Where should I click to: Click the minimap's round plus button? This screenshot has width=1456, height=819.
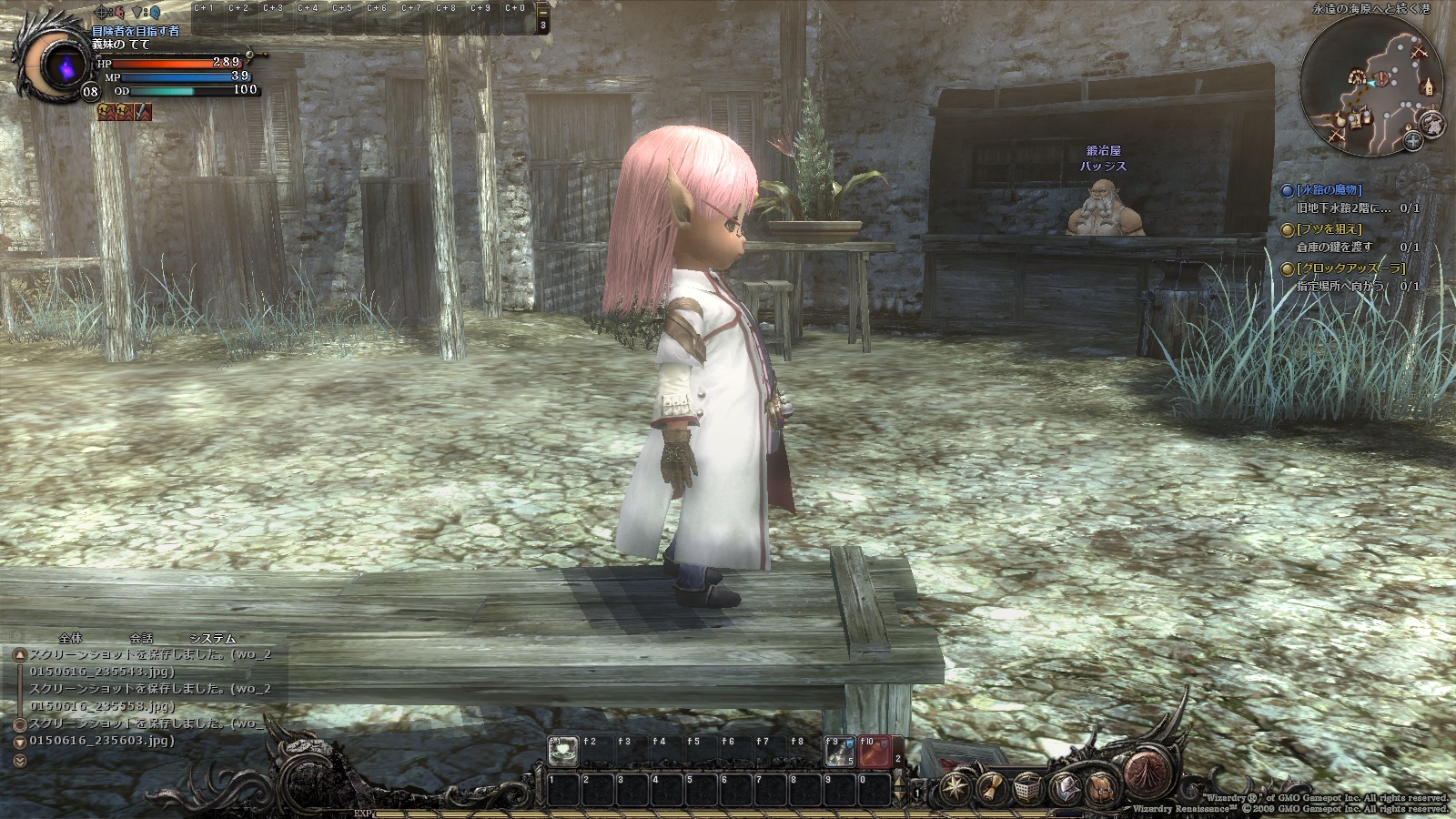tap(1412, 140)
